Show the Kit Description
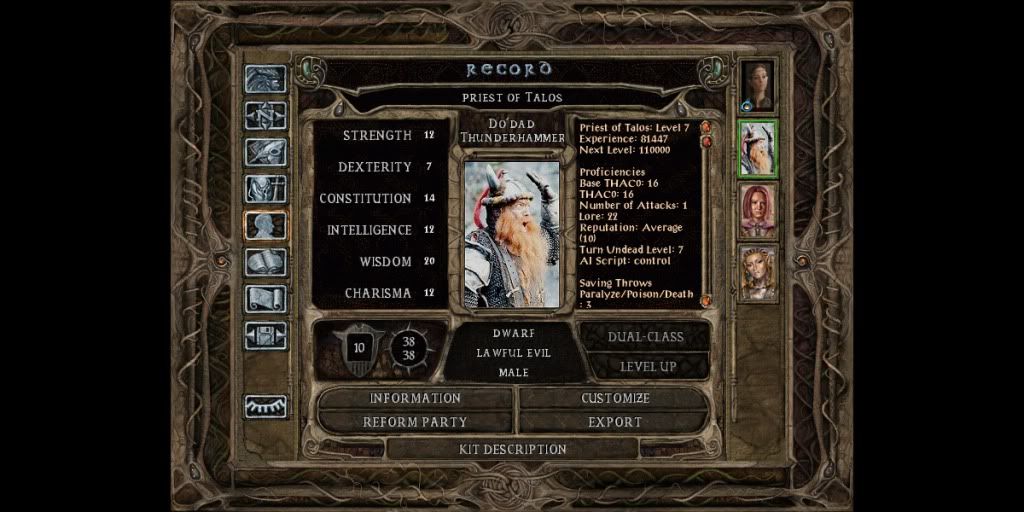 (x=512, y=449)
